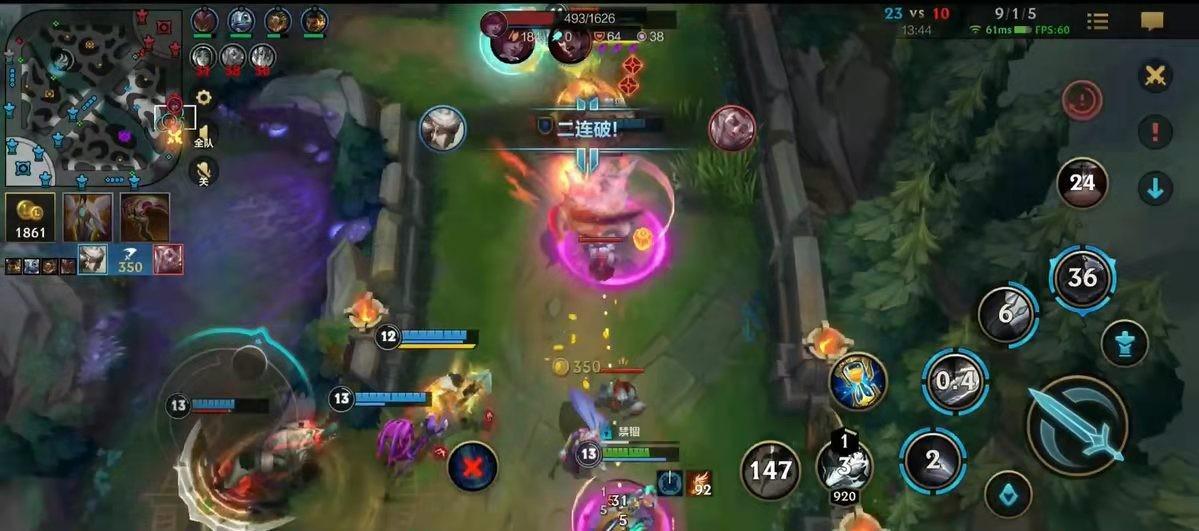Send the crossed-swords attack ping
1199x531 pixels.
1155,76
